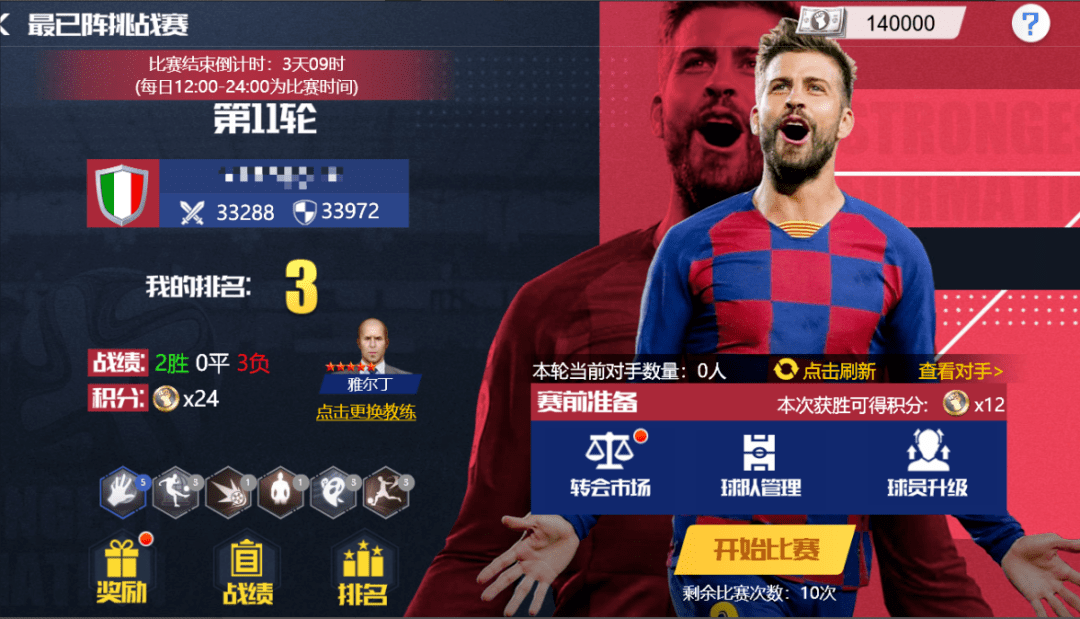Screen dimensions: 1080x619
Task: Select the Italian flag team badge
Action: 123,193
